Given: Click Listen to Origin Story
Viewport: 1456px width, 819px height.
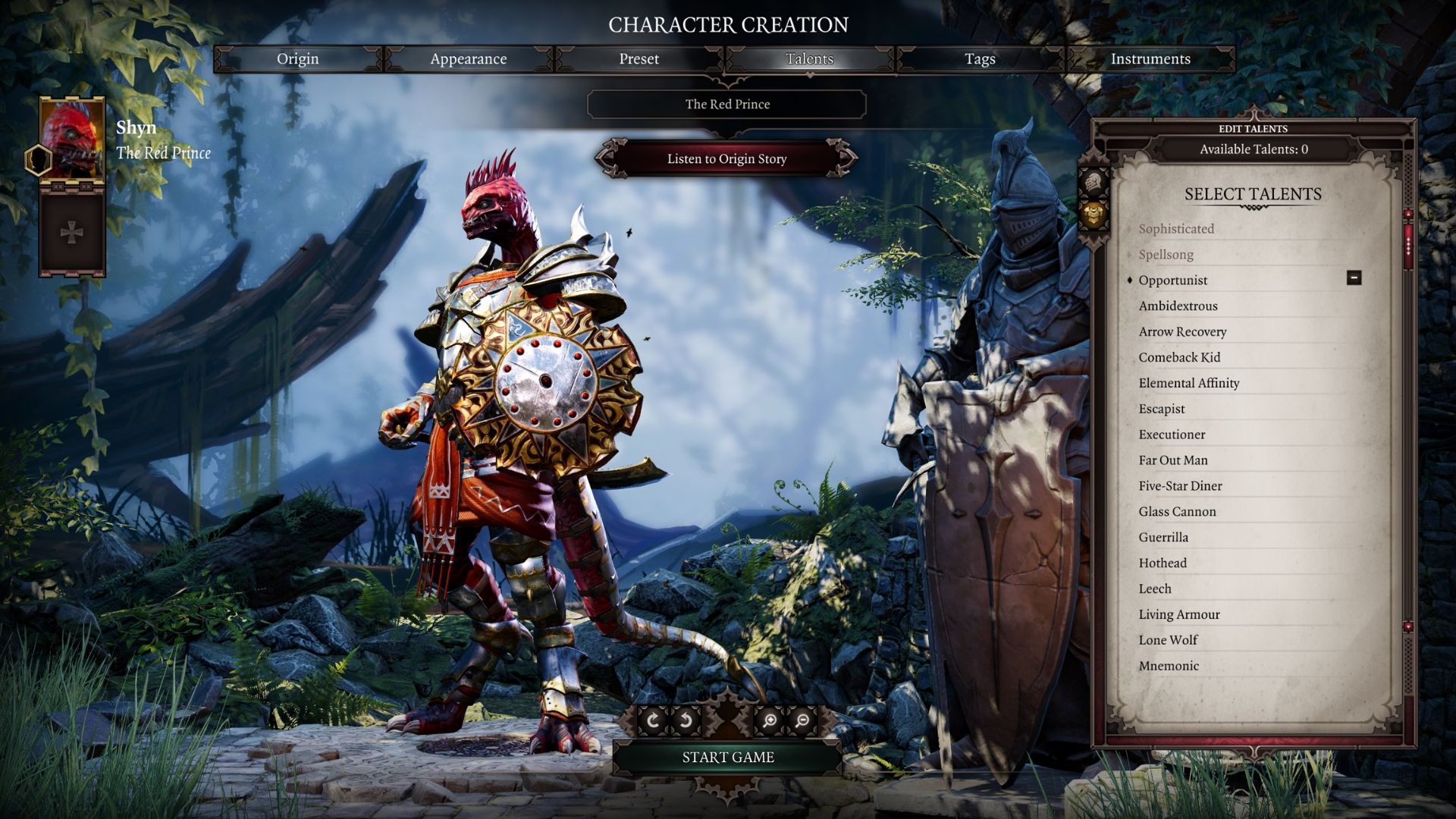Looking at the screenshot, I should point(726,159).
